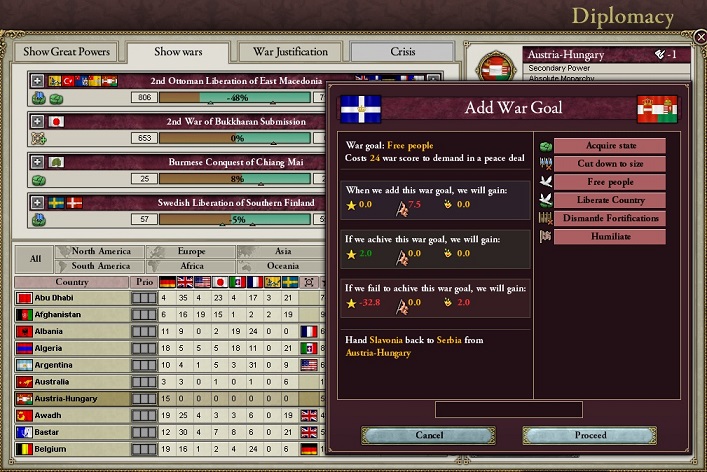Expand Swedish Liberation of Southern Finland war
Screen dimensions: 707x472
(x=37, y=202)
